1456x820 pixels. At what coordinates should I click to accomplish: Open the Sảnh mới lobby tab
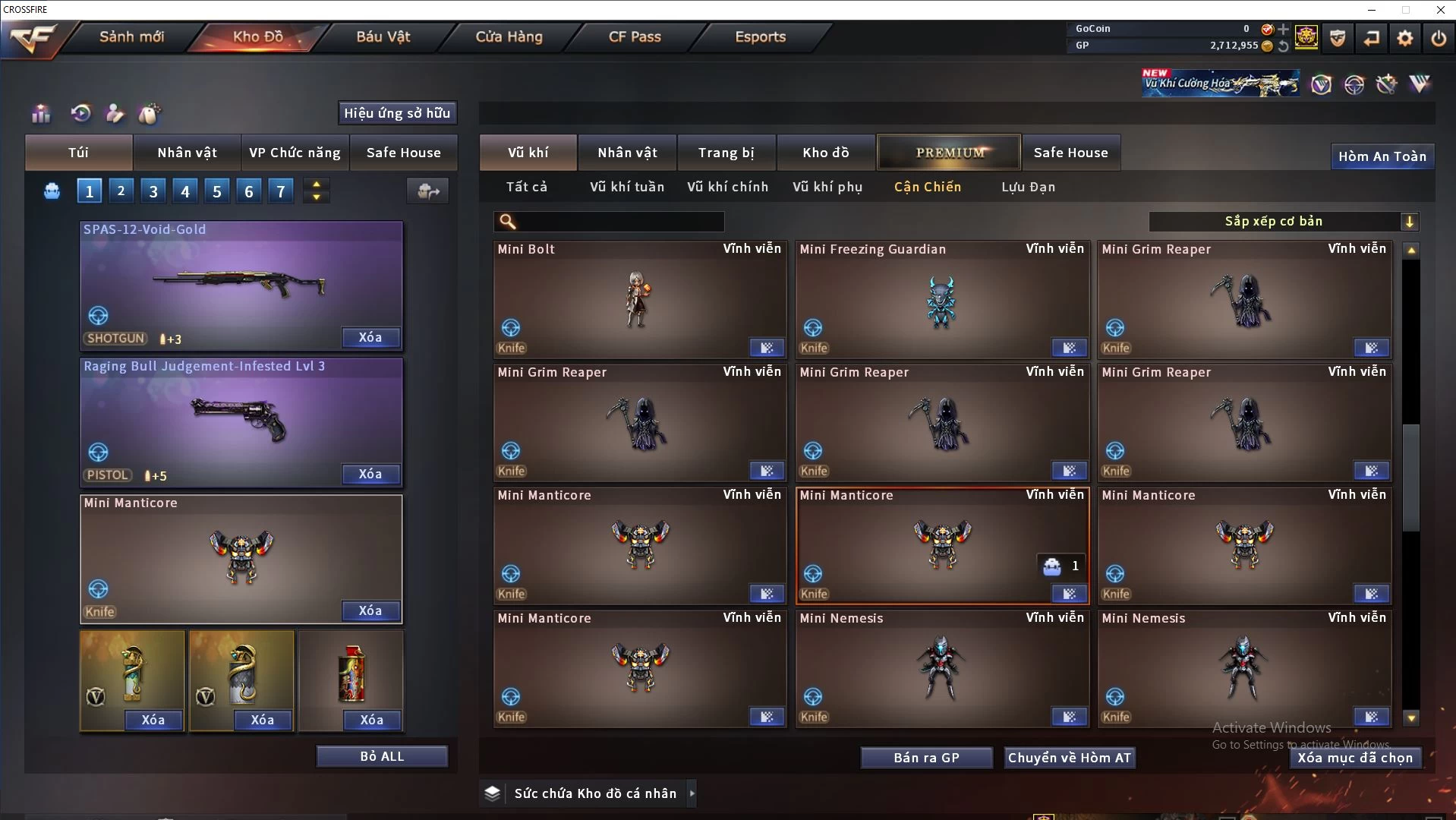(131, 36)
